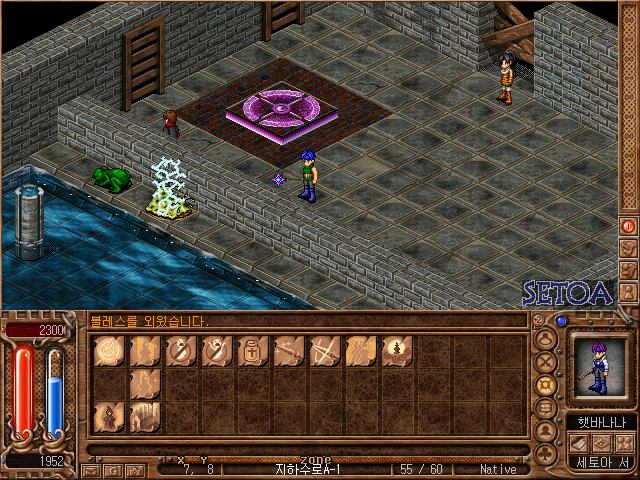
Task: Cast the crossed-out potion spell scroll
Action: pos(181,351)
